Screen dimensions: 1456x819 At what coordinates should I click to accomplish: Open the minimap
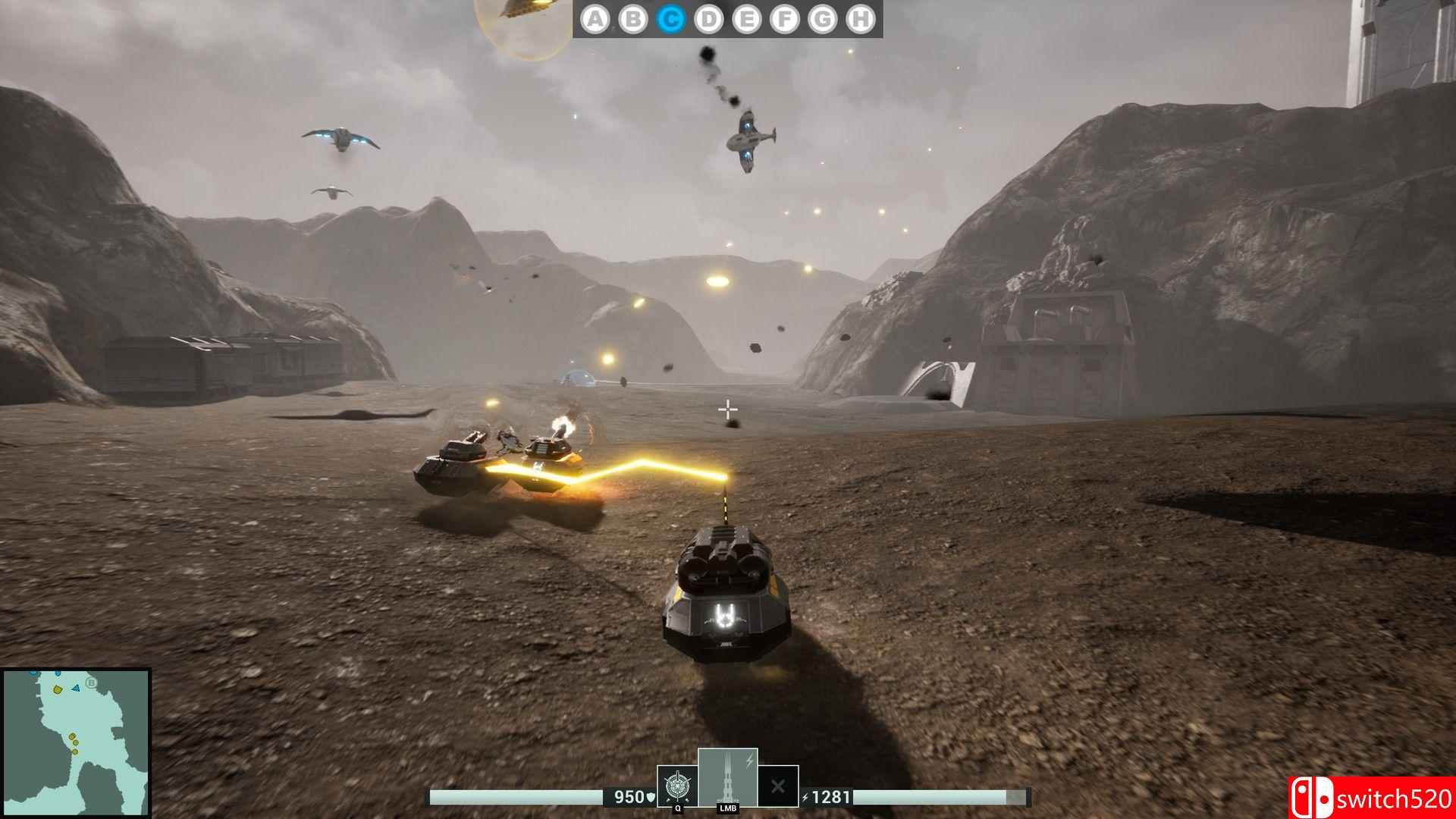(75, 742)
